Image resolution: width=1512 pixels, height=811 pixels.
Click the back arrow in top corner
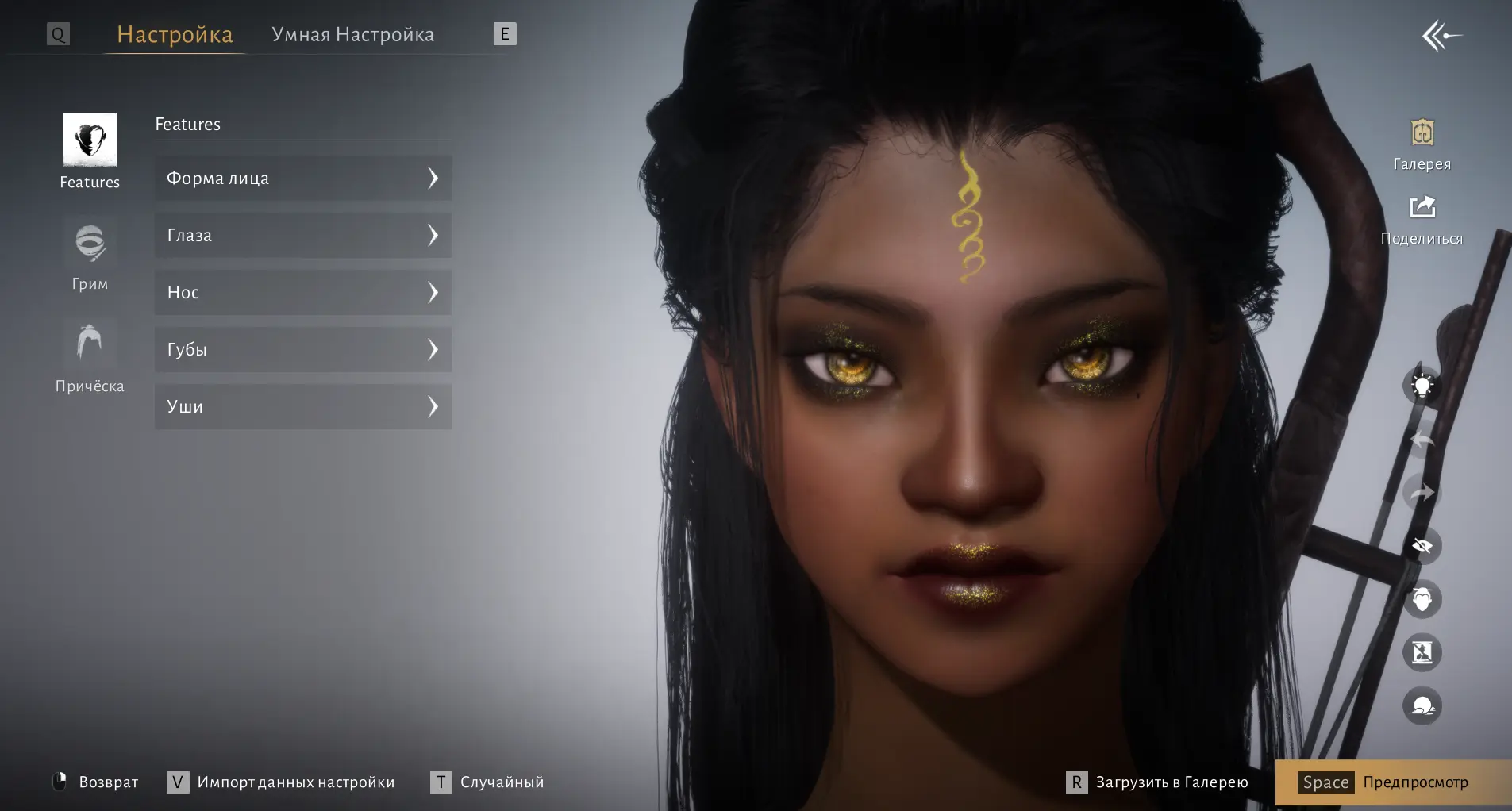coord(1441,36)
